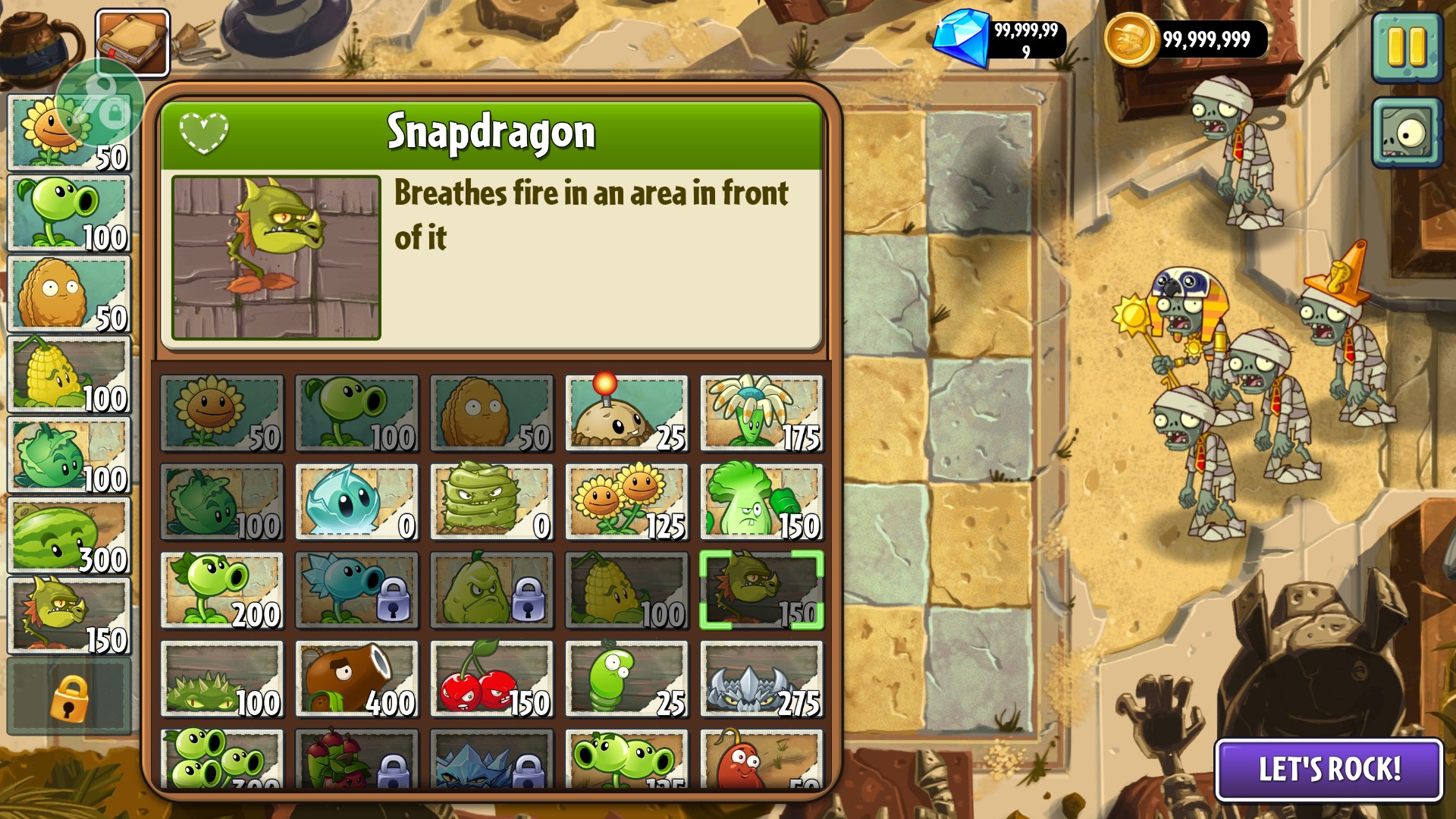Open the zombie preview button
The height and width of the screenshot is (819, 1456).
[x=1407, y=133]
